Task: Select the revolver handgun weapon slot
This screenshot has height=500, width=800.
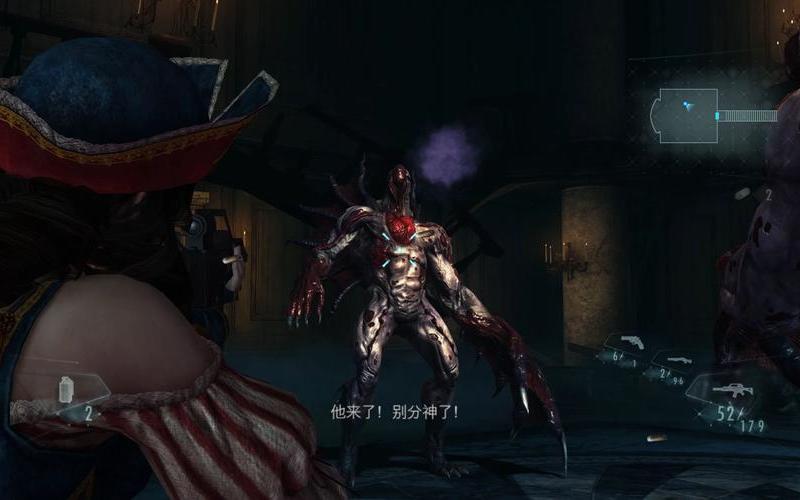Action: (x=632, y=346)
